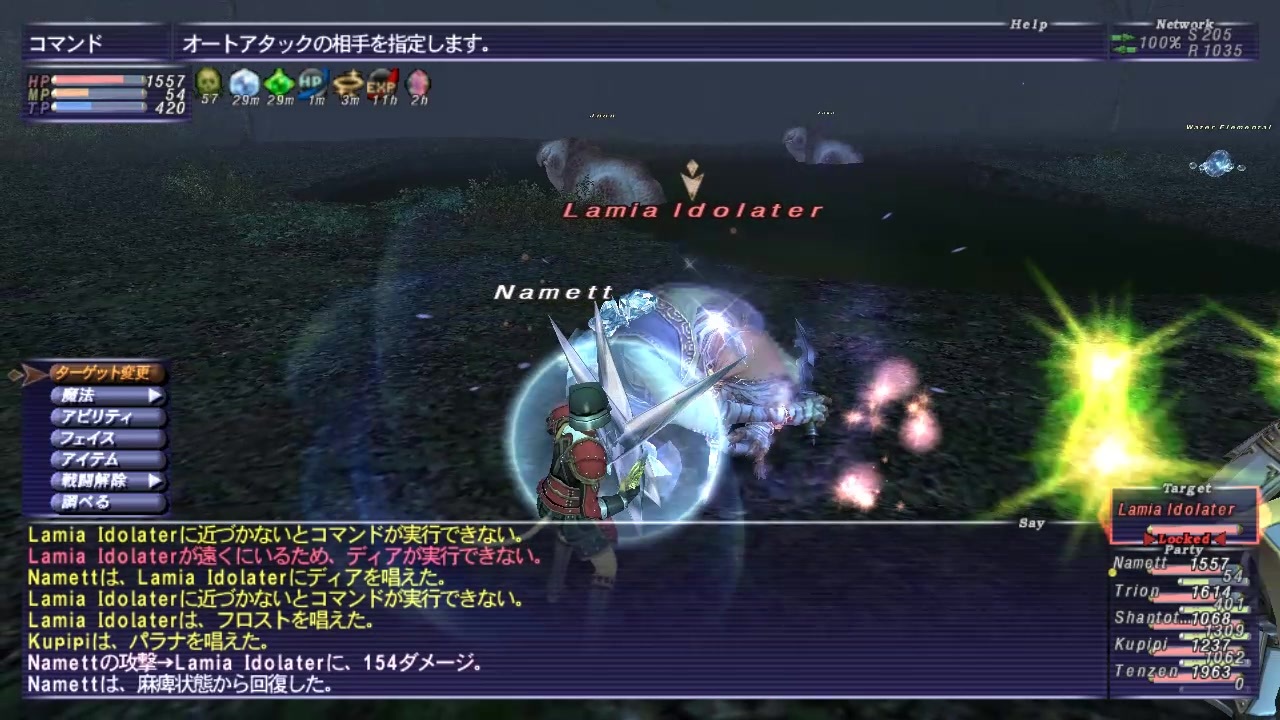
Task: Select the pink 2h status effect icon
Action: [x=416, y=84]
